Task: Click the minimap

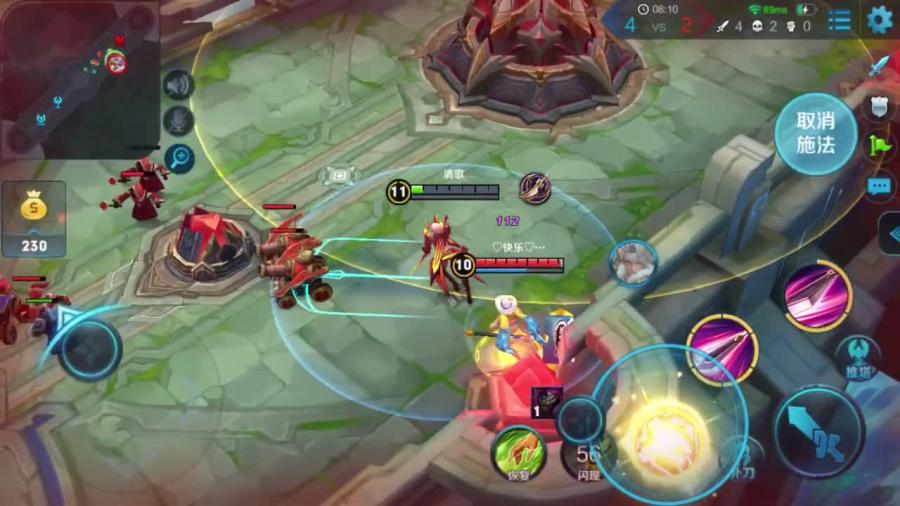Action: (78, 77)
